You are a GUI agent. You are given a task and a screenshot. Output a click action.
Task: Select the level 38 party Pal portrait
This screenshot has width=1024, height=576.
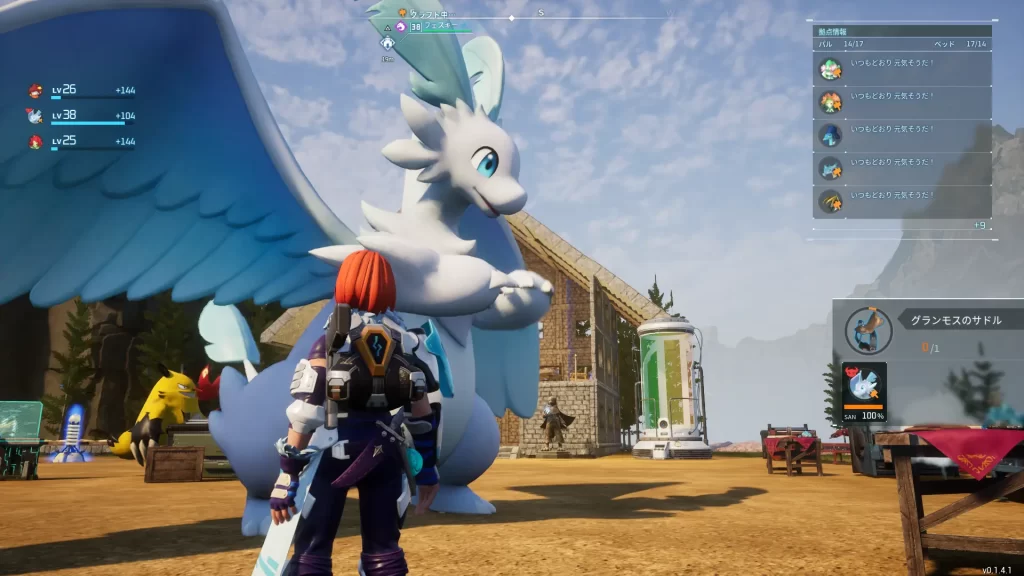[35, 115]
